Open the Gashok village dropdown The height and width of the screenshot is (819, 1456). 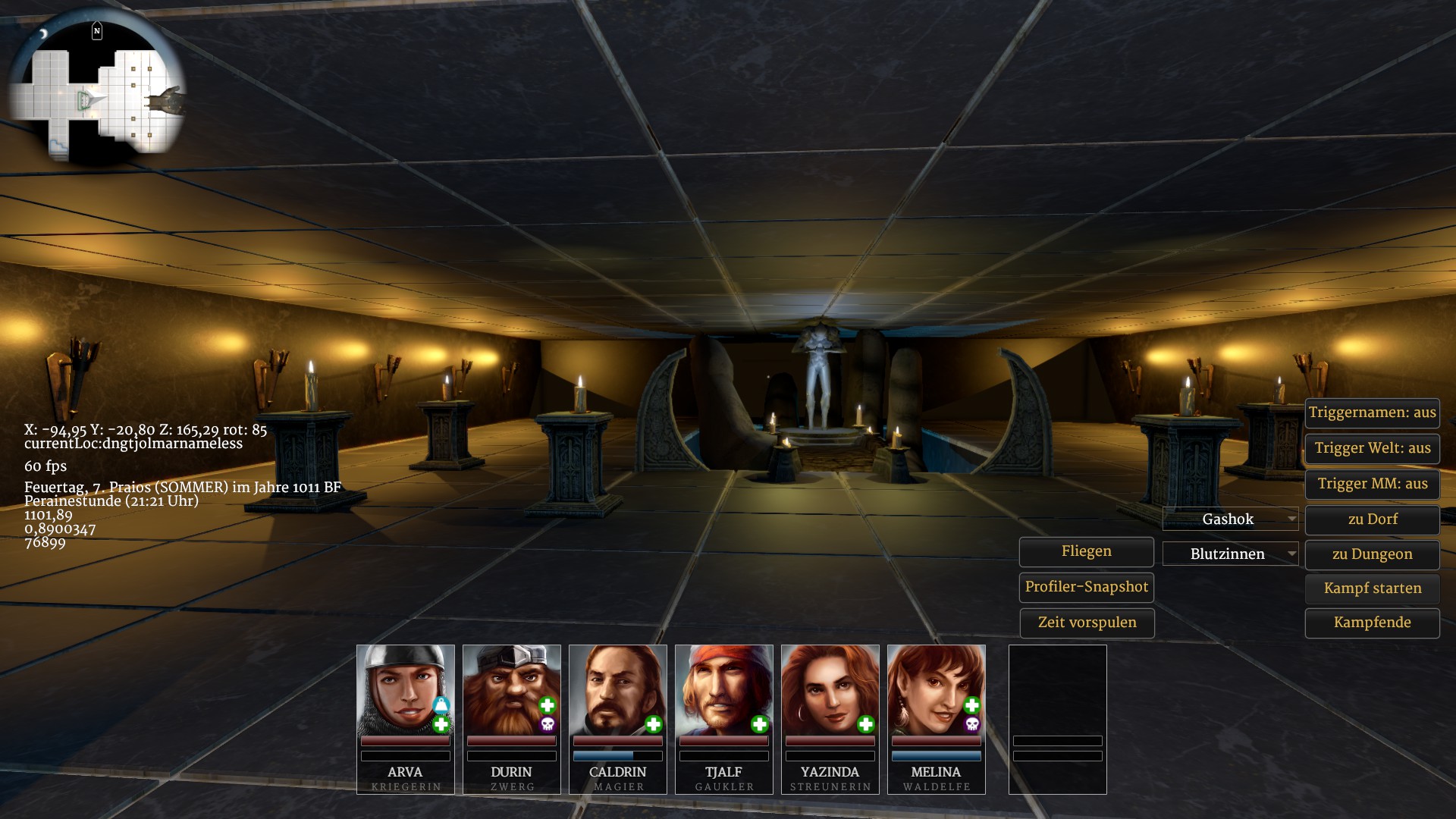click(x=1230, y=519)
